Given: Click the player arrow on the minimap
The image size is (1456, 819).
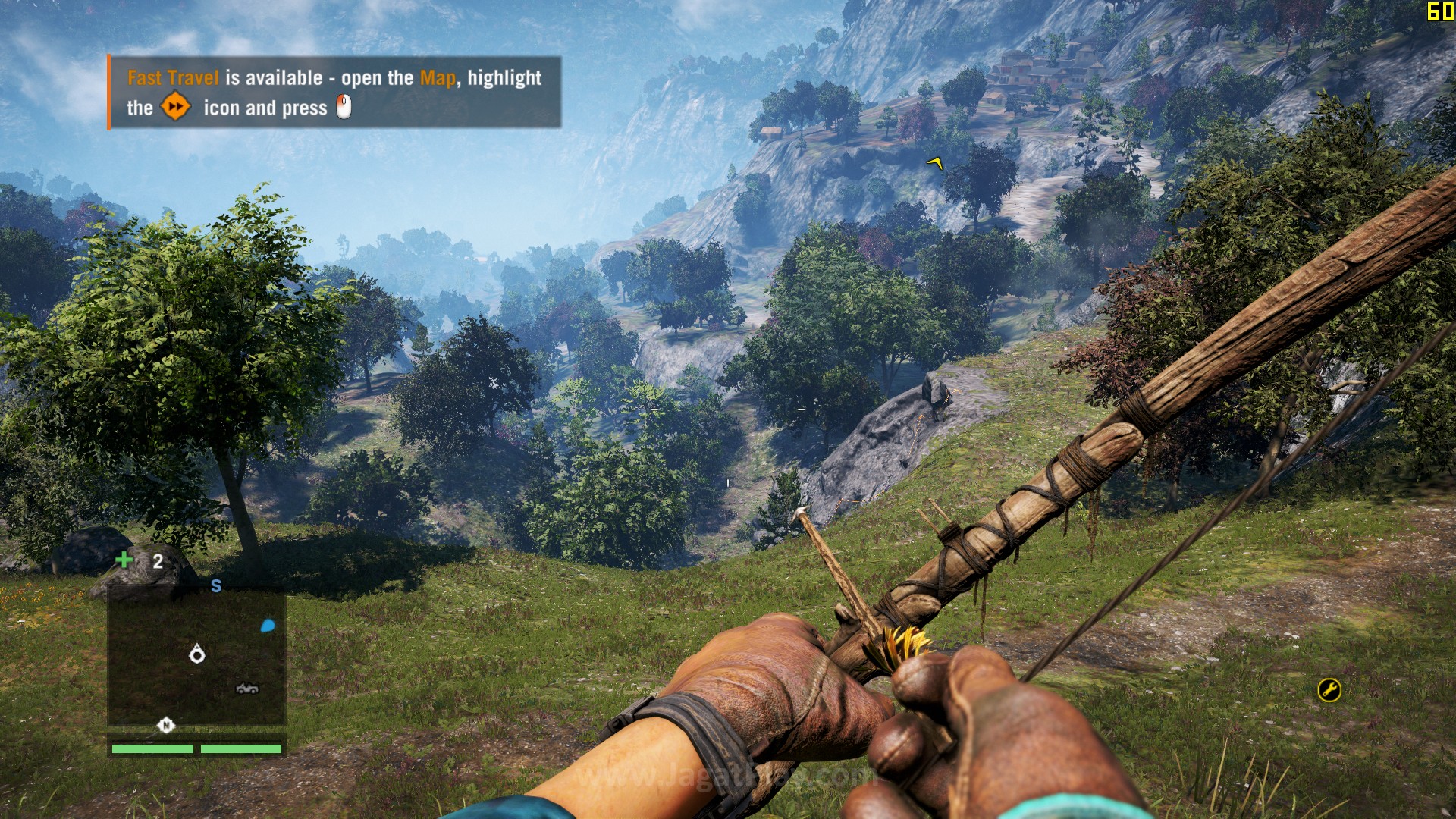Looking at the screenshot, I should point(197,654).
